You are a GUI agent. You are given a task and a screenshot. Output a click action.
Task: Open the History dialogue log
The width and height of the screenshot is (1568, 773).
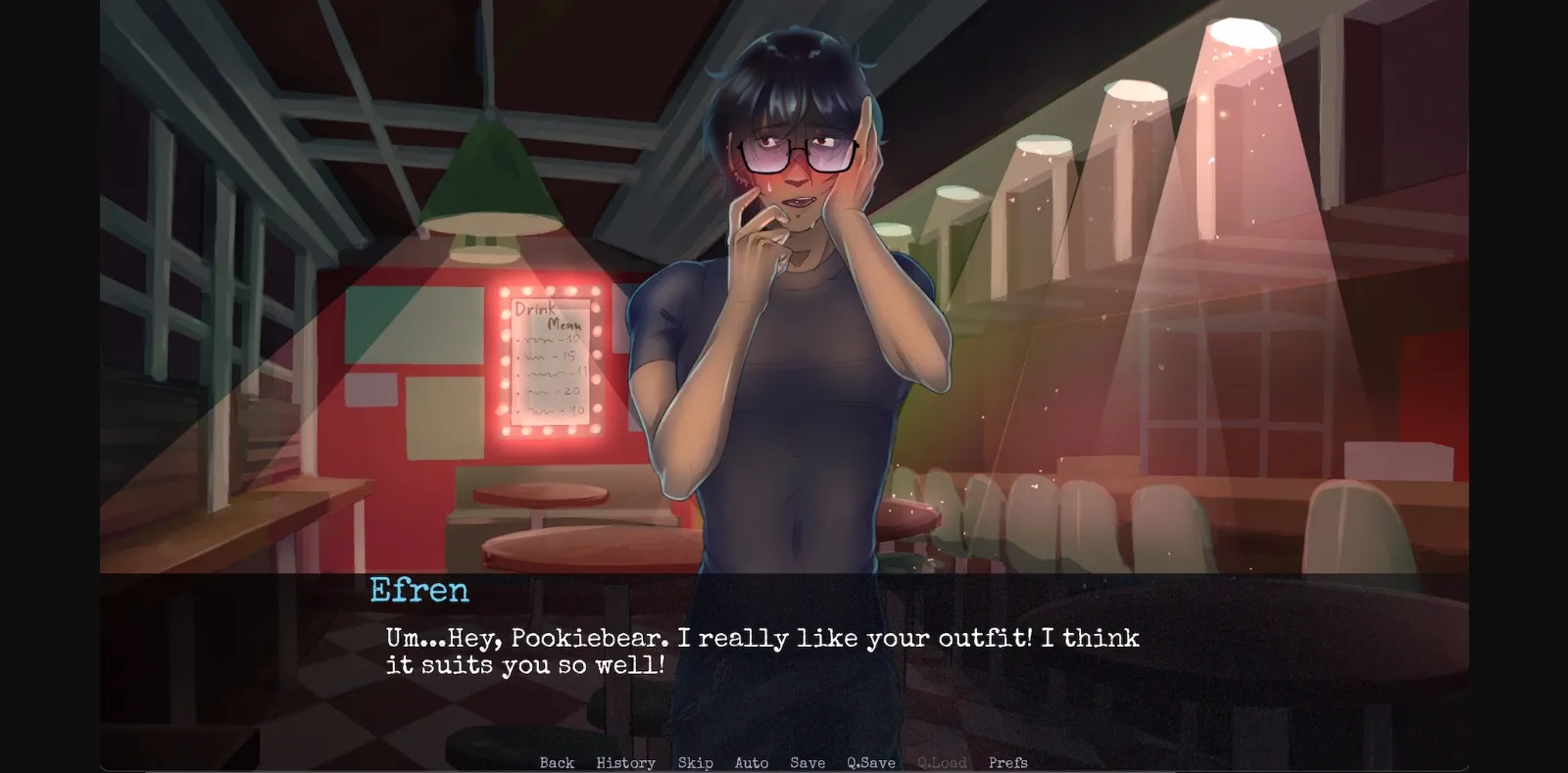(x=625, y=762)
